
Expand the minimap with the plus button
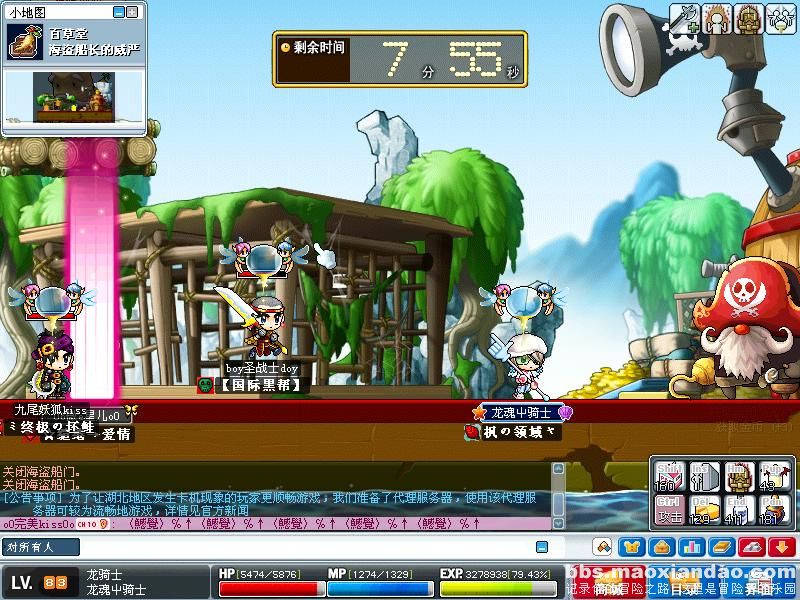point(133,12)
